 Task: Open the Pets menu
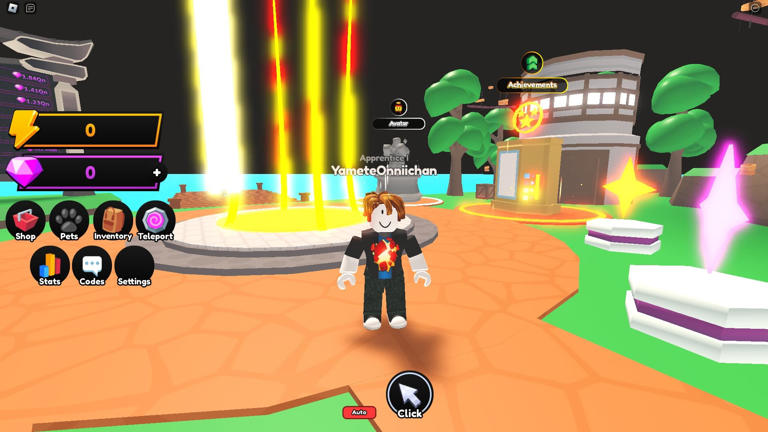pos(69,221)
